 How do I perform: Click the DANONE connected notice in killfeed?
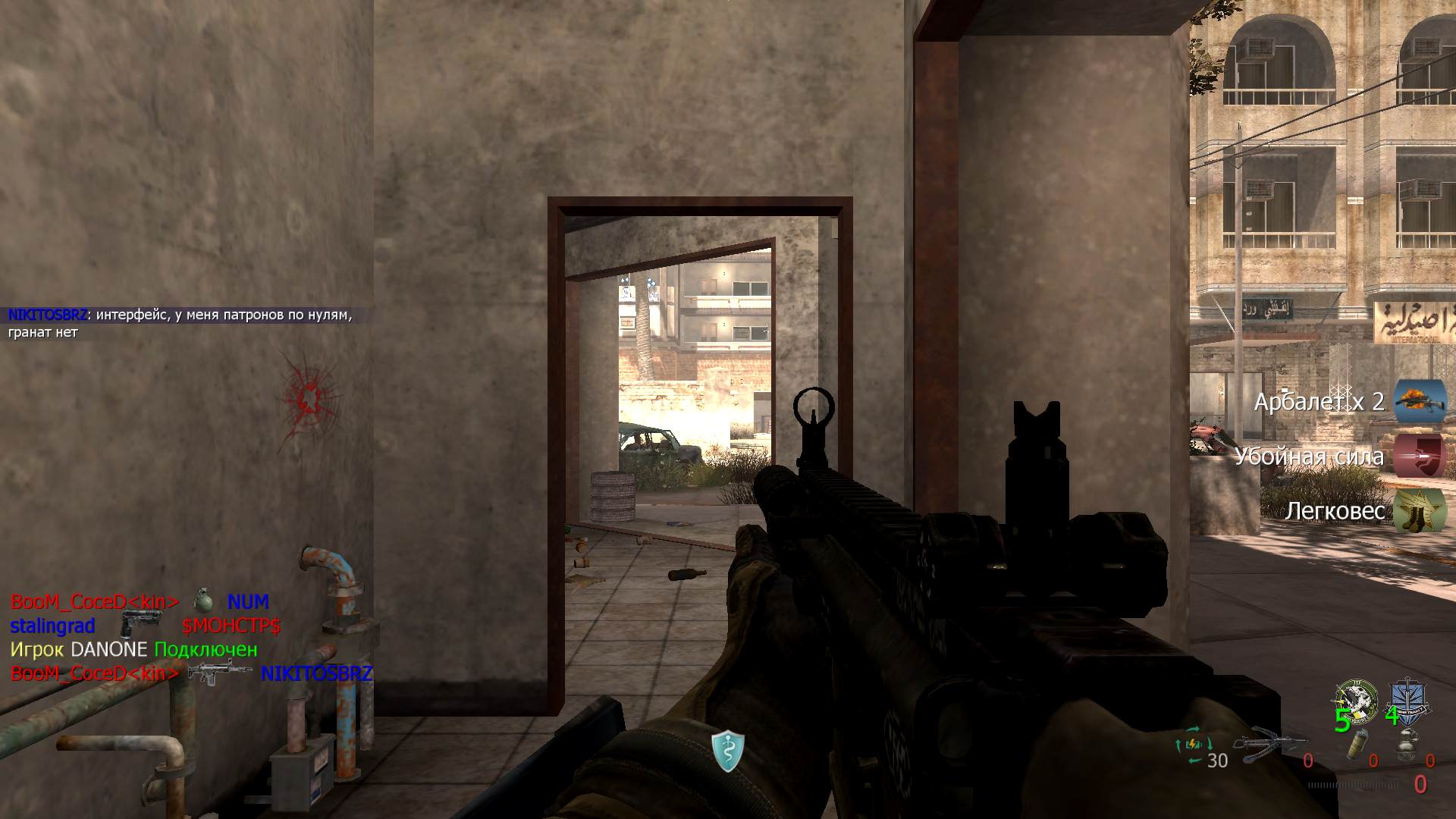pyautogui.click(x=133, y=650)
